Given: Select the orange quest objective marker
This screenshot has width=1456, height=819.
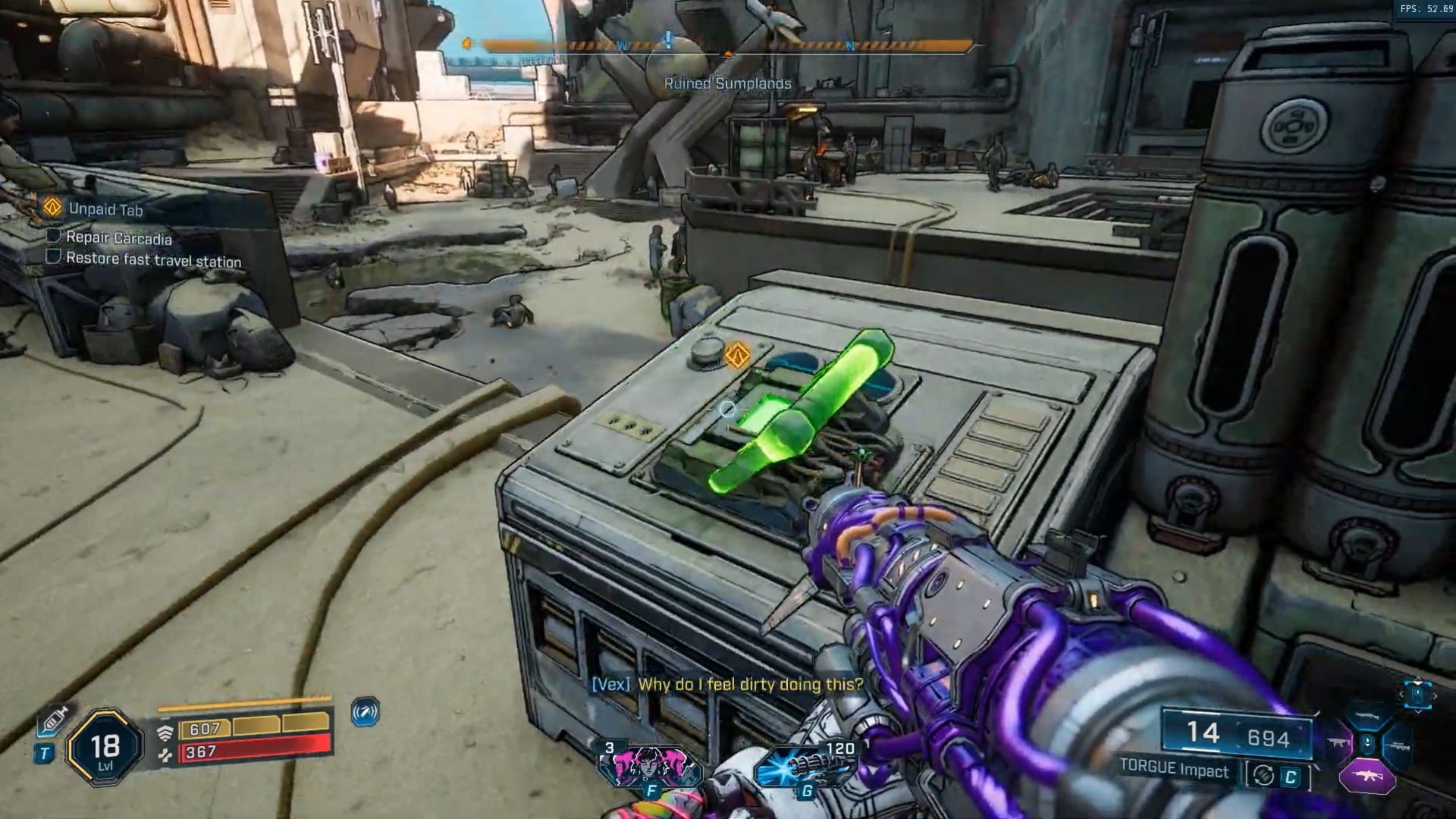Looking at the screenshot, I should pos(736,354).
